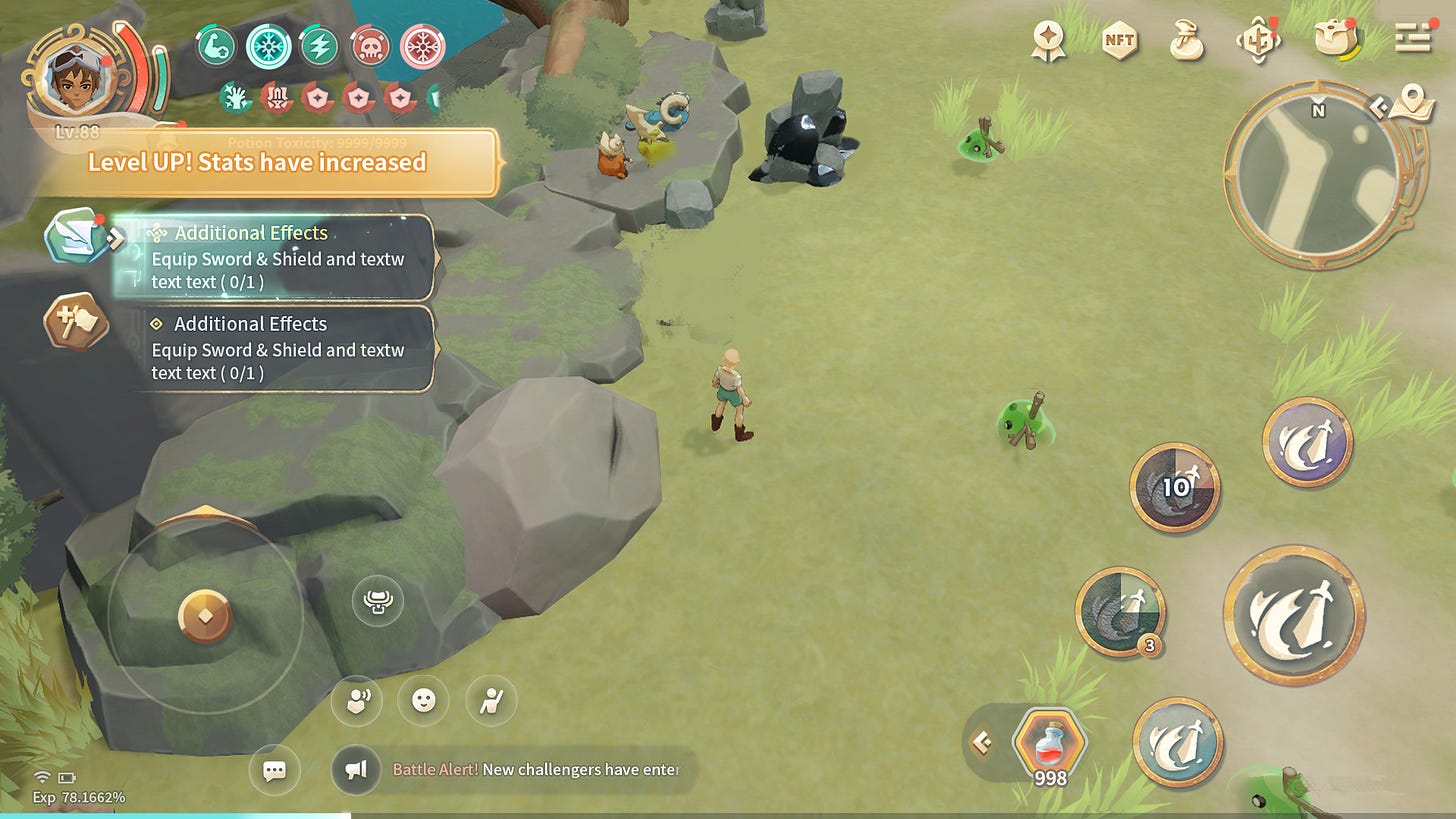Open the tied pouch shop icon
Screen dimensions: 1456x819
[x=1186, y=40]
